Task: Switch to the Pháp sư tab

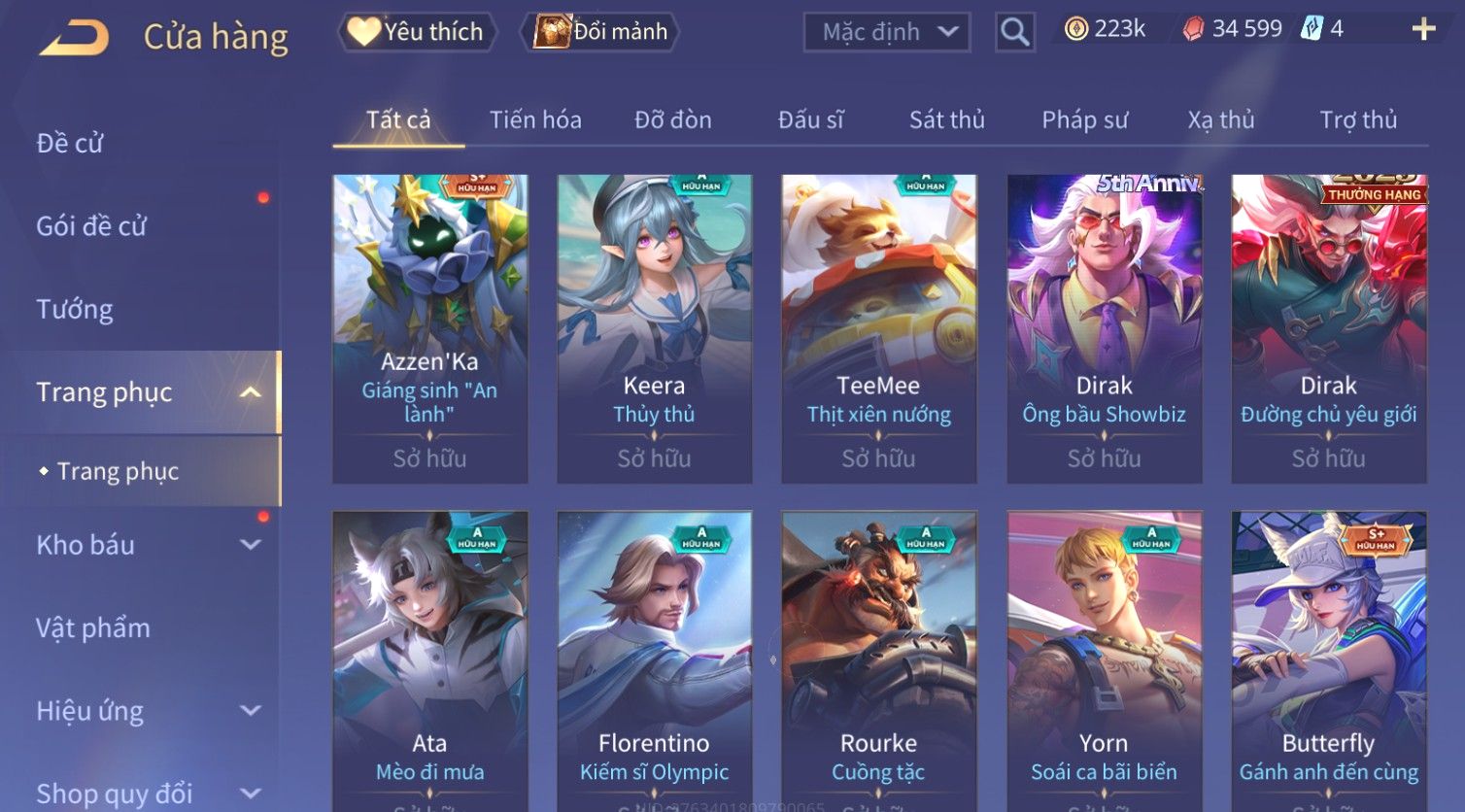Action: (x=1084, y=119)
